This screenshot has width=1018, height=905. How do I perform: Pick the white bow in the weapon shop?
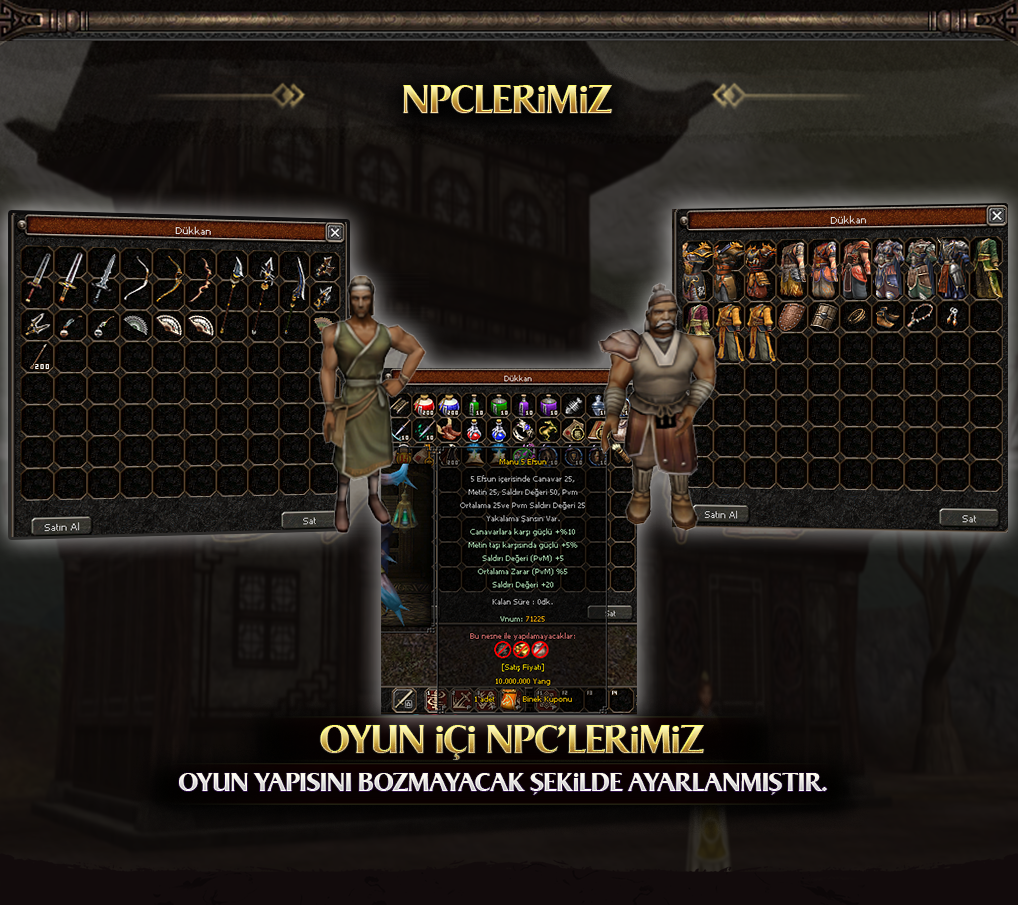[x=135, y=277]
